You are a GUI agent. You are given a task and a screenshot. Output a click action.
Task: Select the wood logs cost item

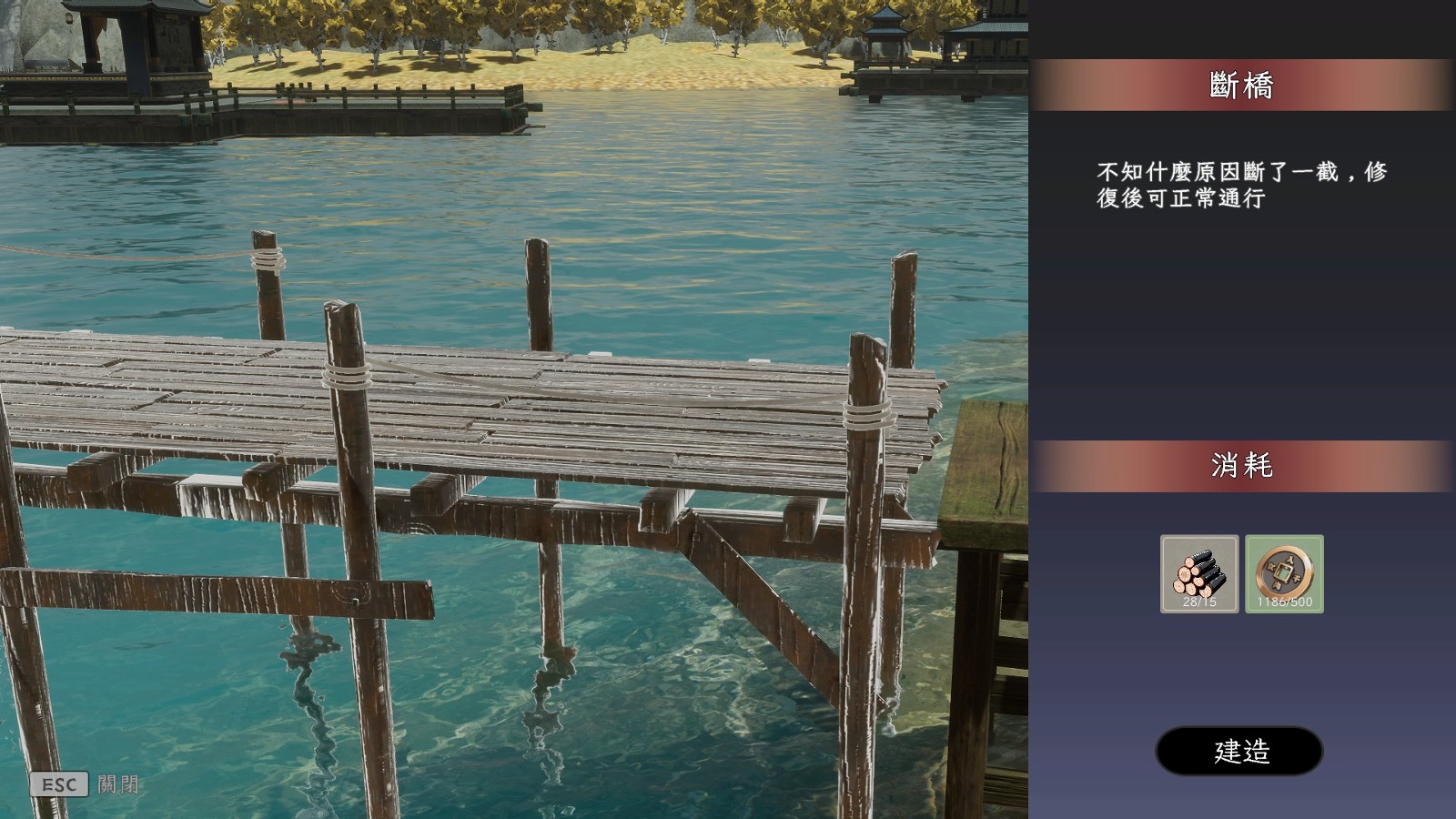tap(1199, 573)
